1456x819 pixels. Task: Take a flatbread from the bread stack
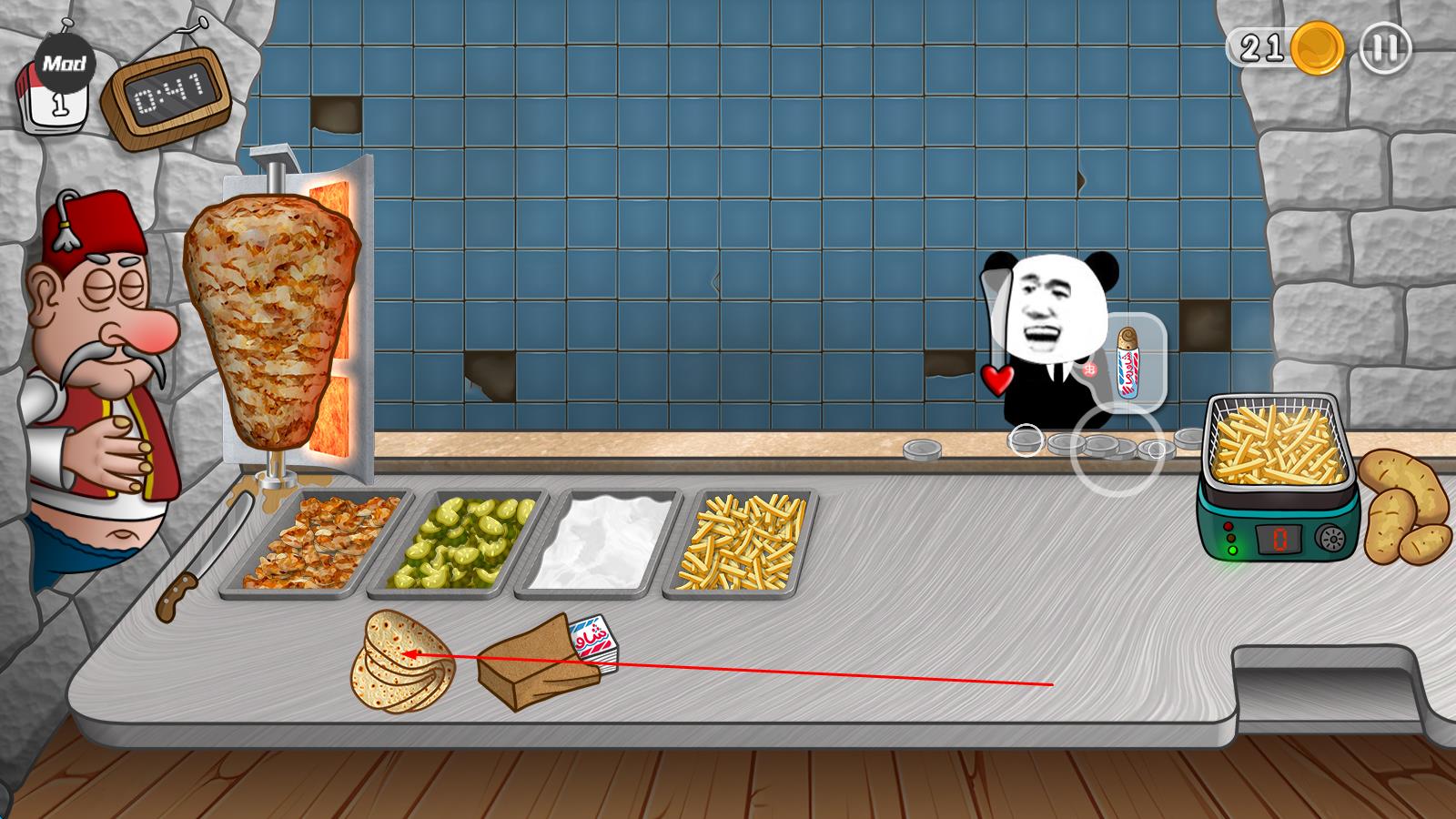(400, 662)
